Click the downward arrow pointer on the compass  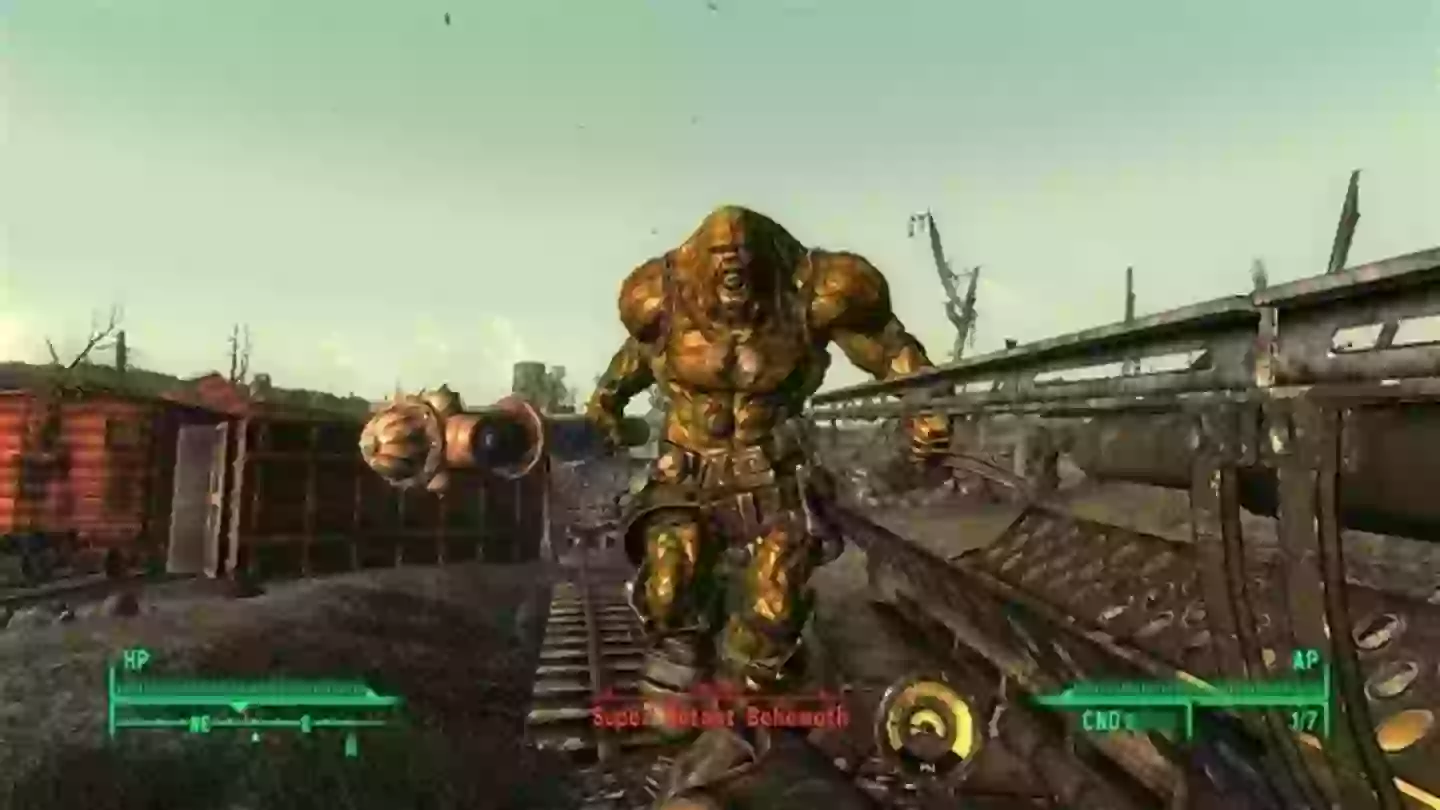pyautogui.click(x=240, y=703)
